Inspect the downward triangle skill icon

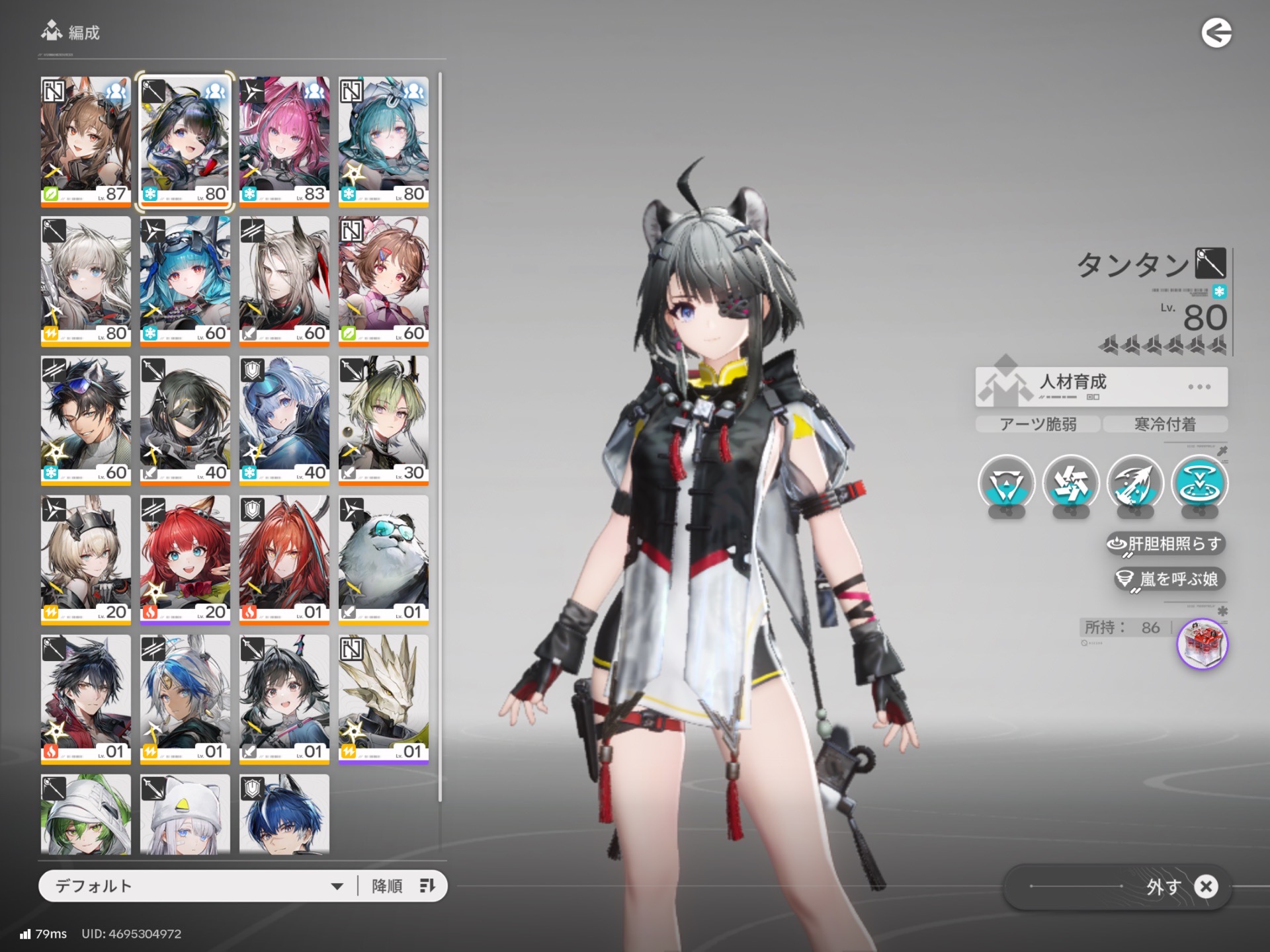pyautogui.click(x=1006, y=484)
